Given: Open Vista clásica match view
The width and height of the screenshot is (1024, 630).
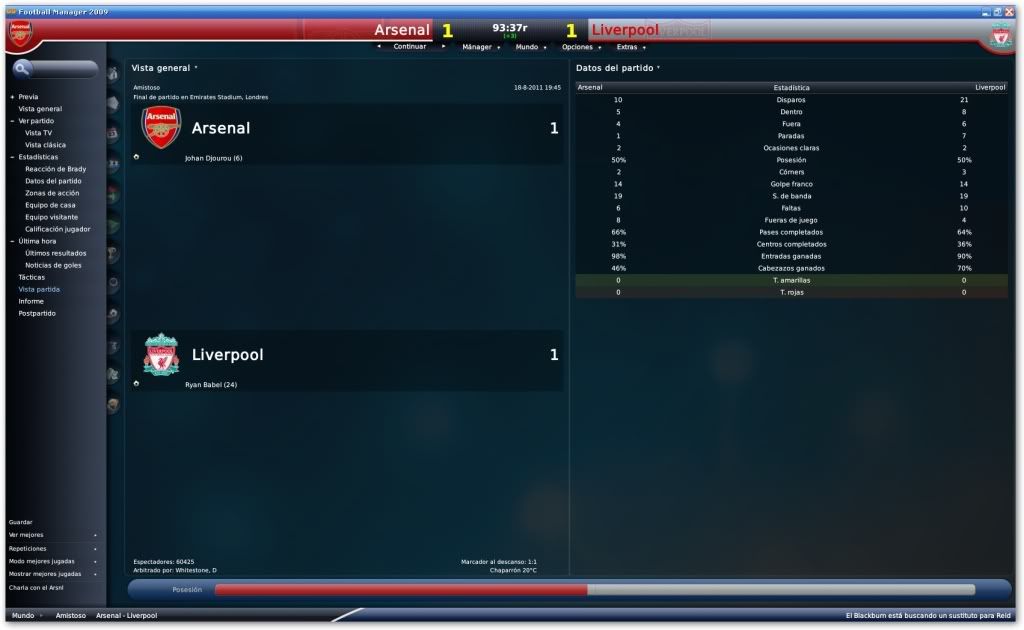Looking at the screenshot, I should (45, 145).
